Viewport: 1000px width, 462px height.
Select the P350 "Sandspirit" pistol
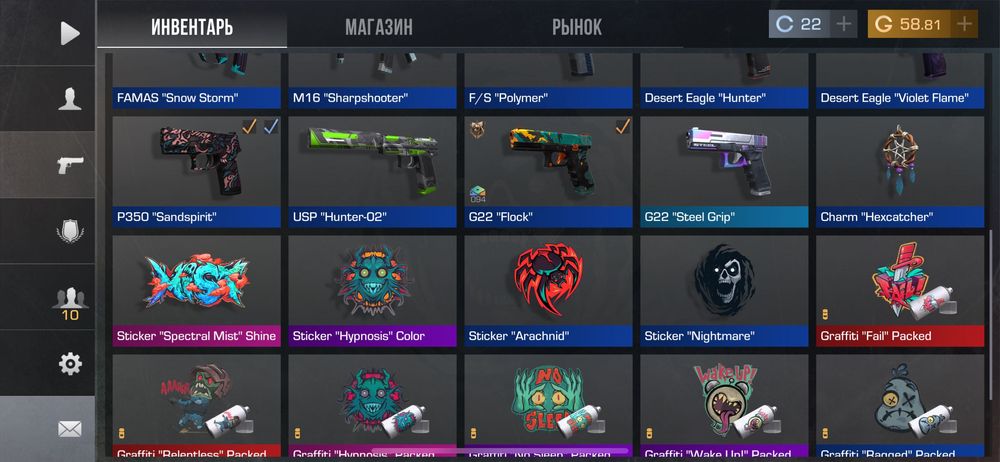197,164
